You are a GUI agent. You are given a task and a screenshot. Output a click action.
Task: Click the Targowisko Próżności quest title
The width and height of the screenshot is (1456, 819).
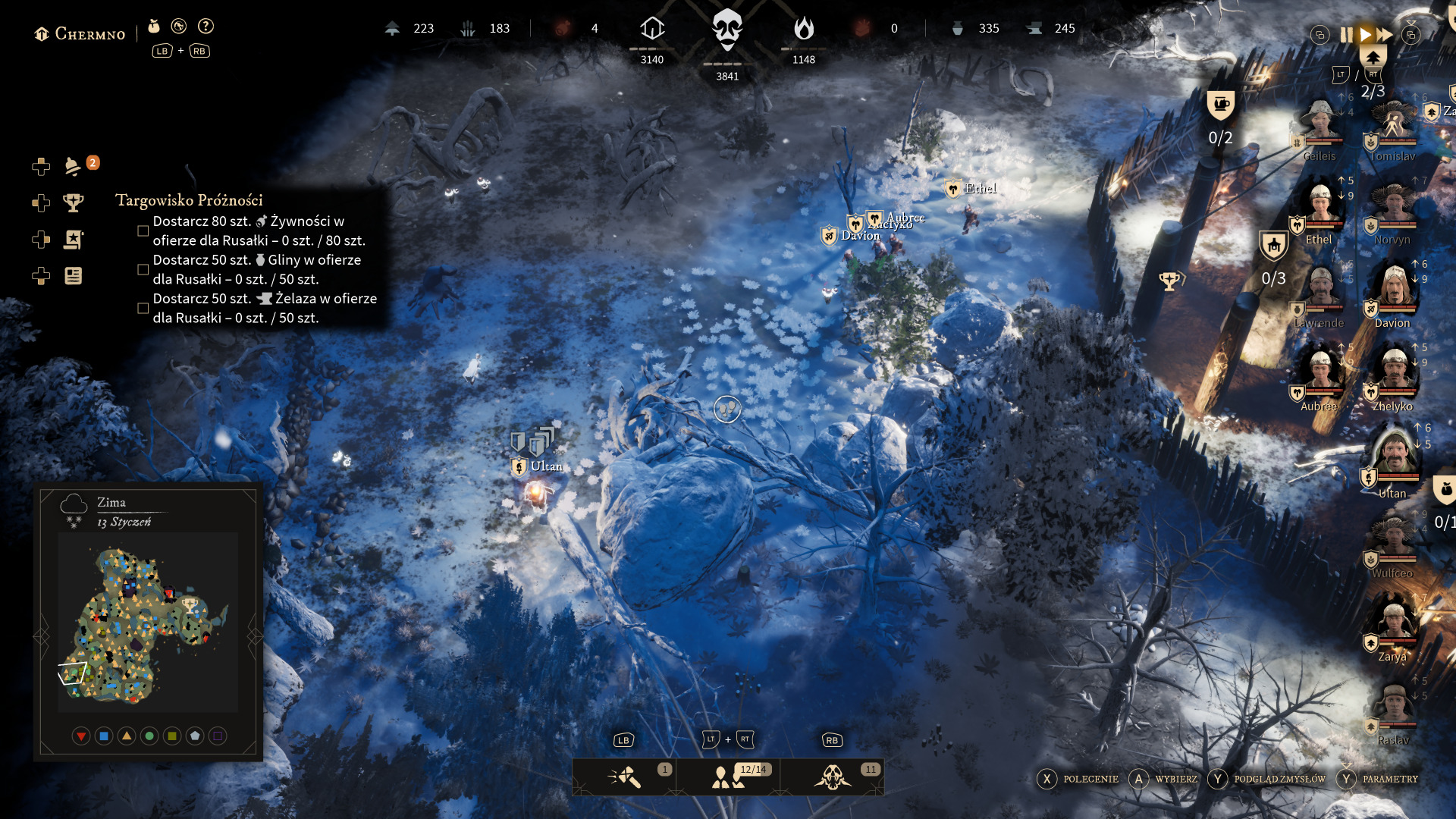point(189,200)
